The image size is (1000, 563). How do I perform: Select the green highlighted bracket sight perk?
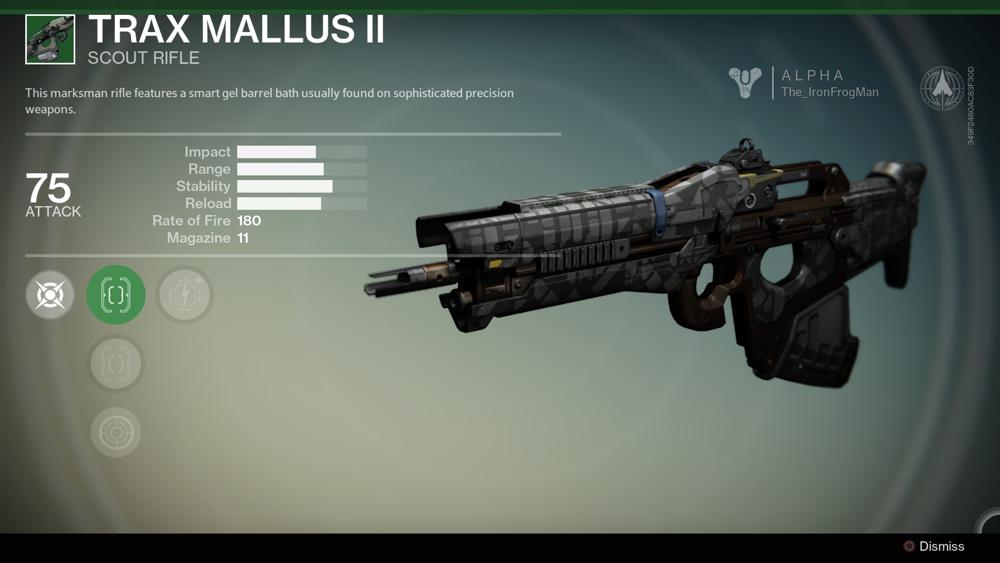(x=116, y=294)
